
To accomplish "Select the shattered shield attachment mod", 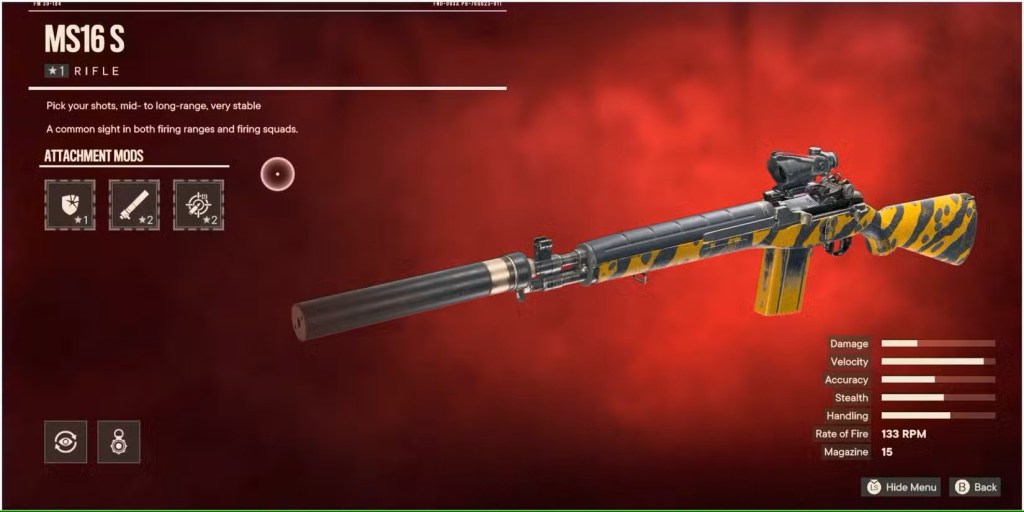I will (71, 205).
